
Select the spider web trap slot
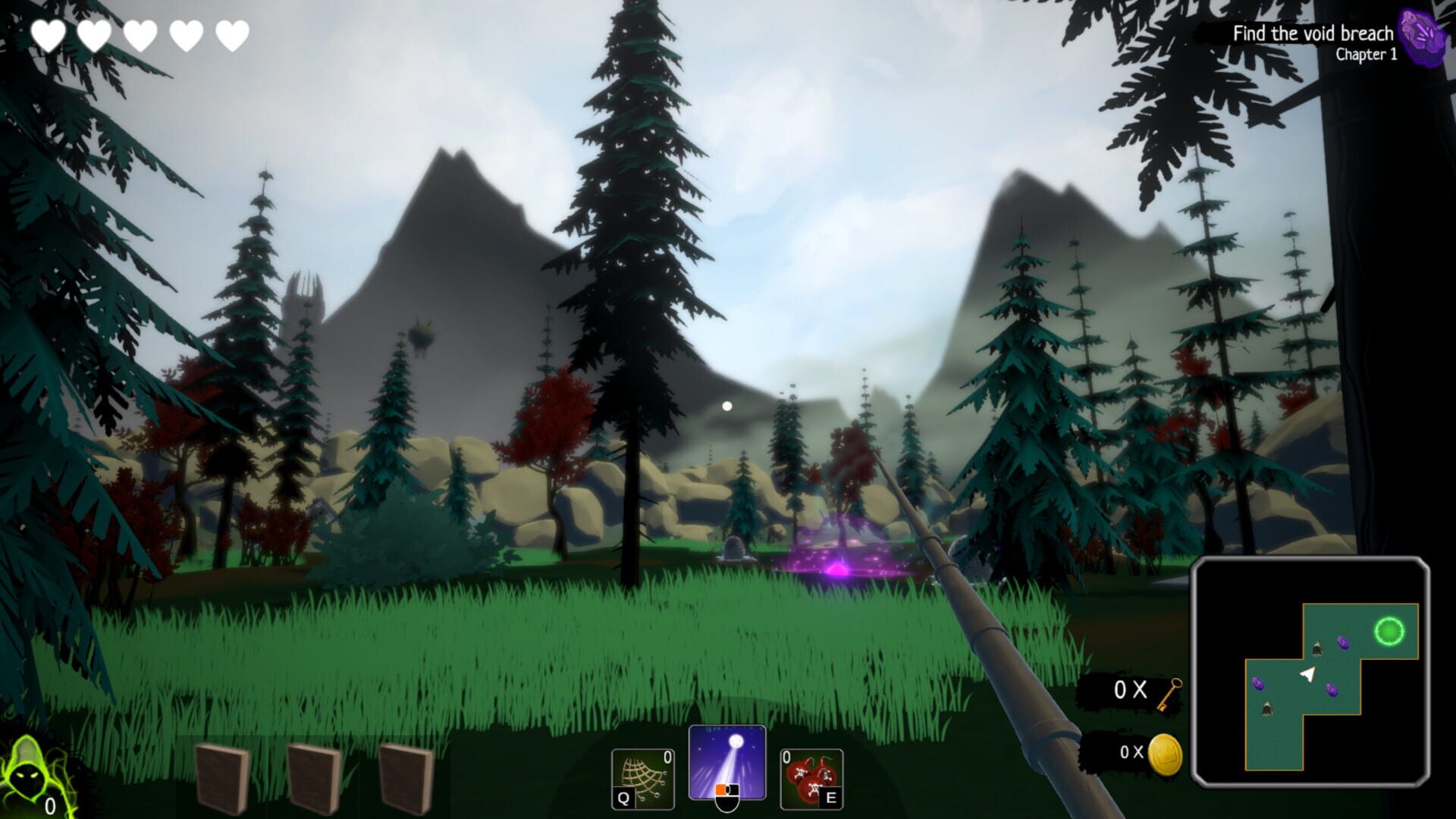642,779
